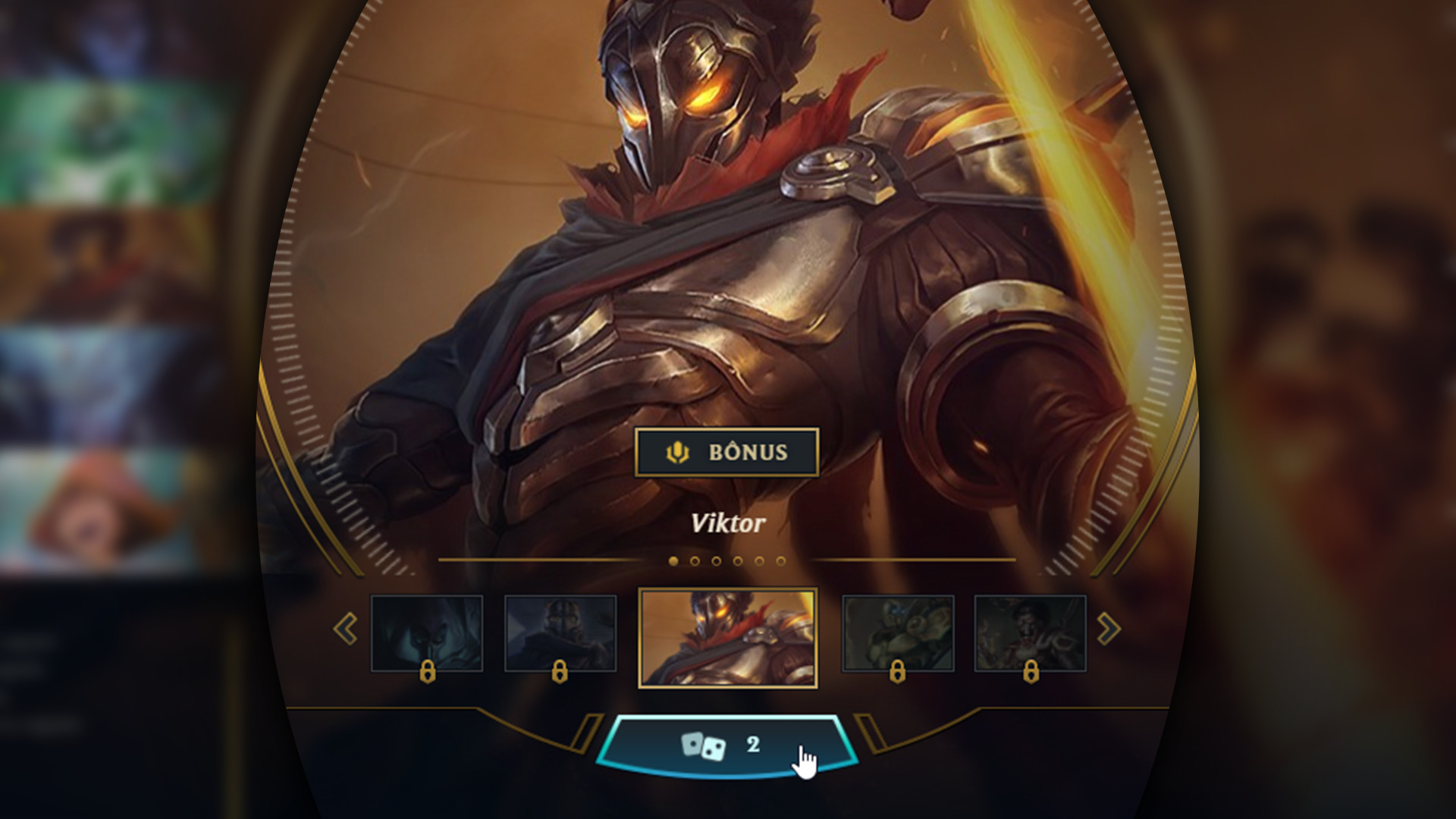
Task: Click the padlock on the rightmost skin thumbnail
Action: [x=1032, y=671]
